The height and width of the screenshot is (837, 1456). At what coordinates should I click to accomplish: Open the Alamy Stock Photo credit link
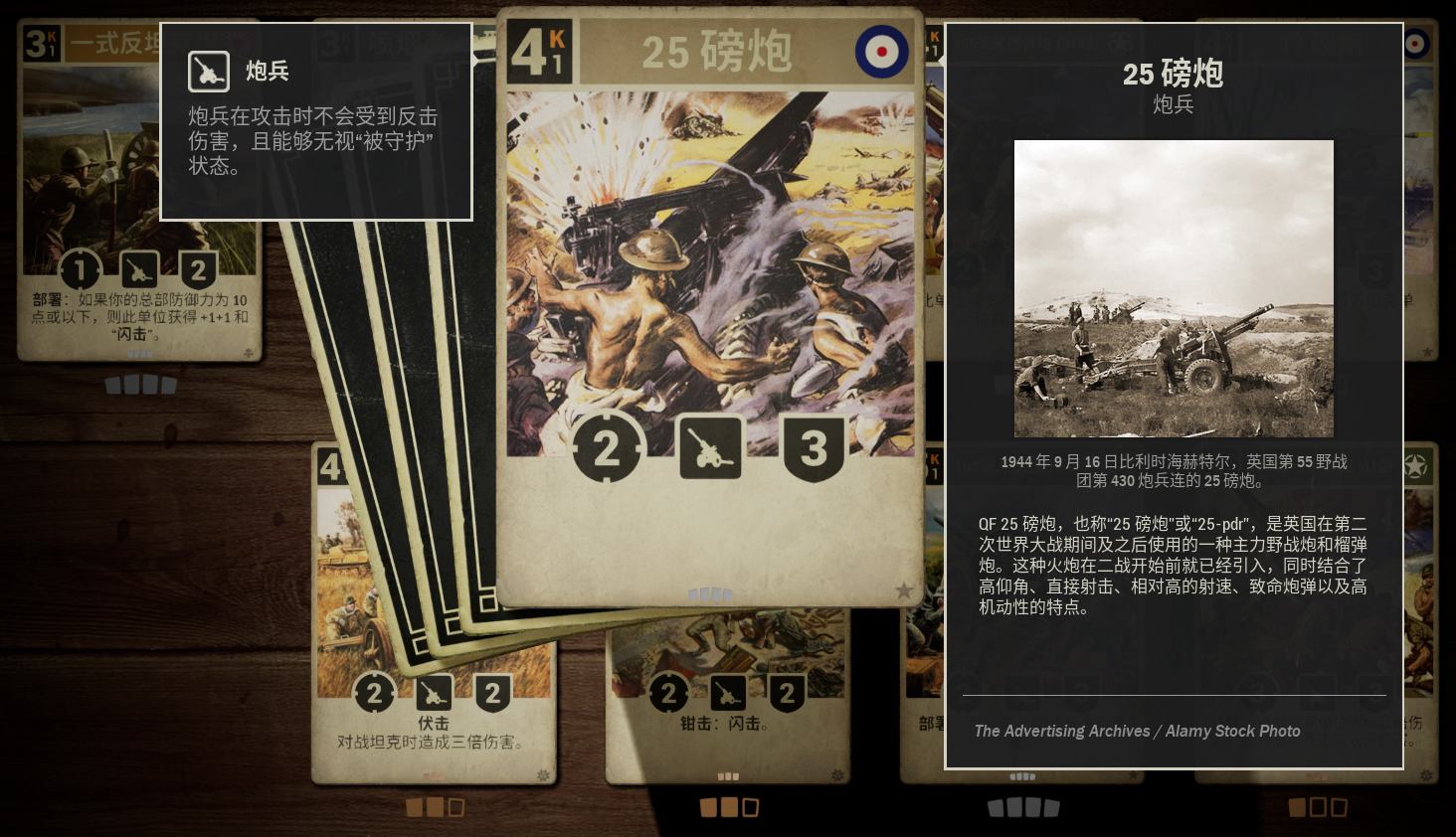pyautogui.click(x=1137, y=731)
